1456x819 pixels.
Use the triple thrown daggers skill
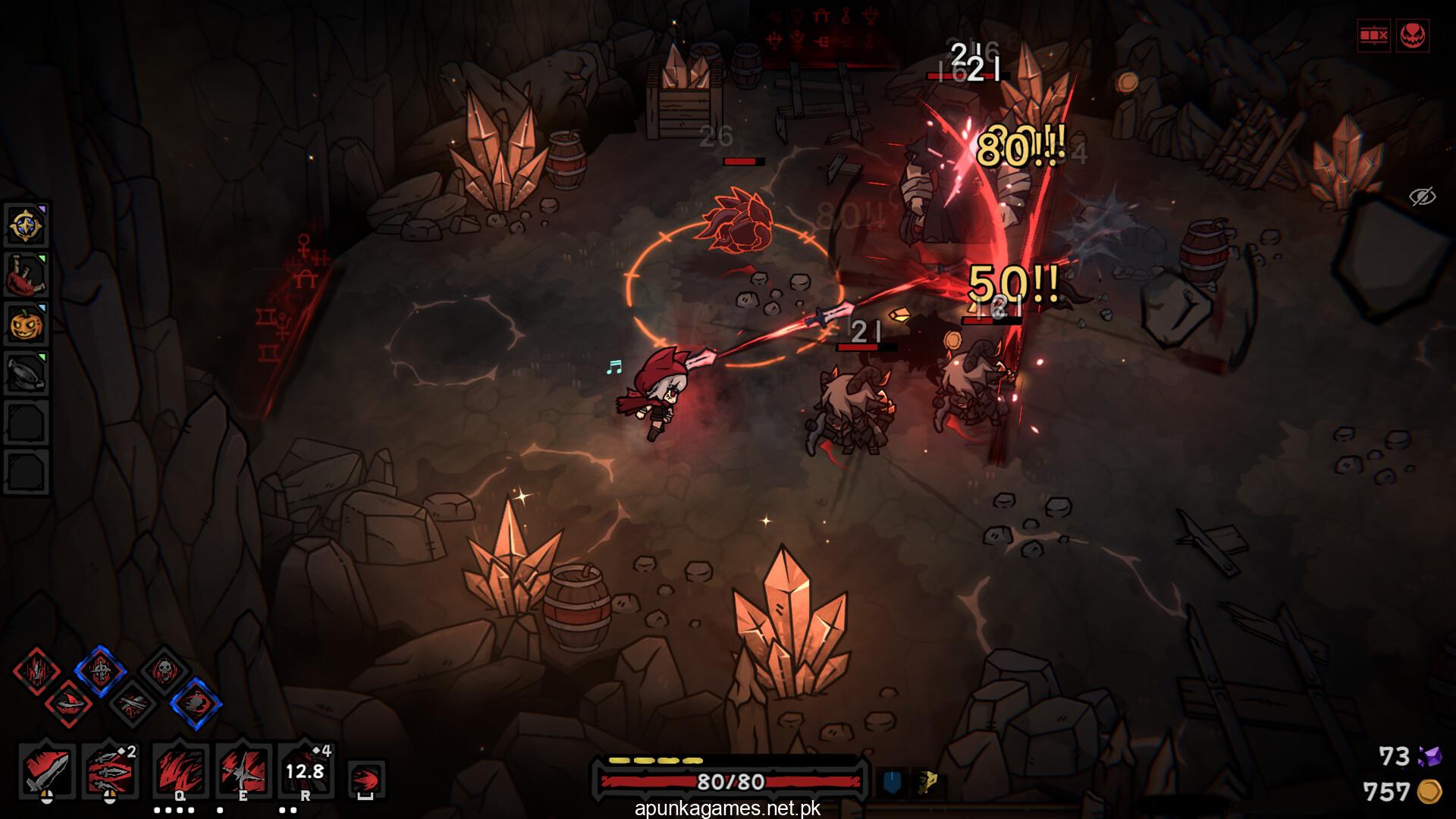[x=110, y=770]
